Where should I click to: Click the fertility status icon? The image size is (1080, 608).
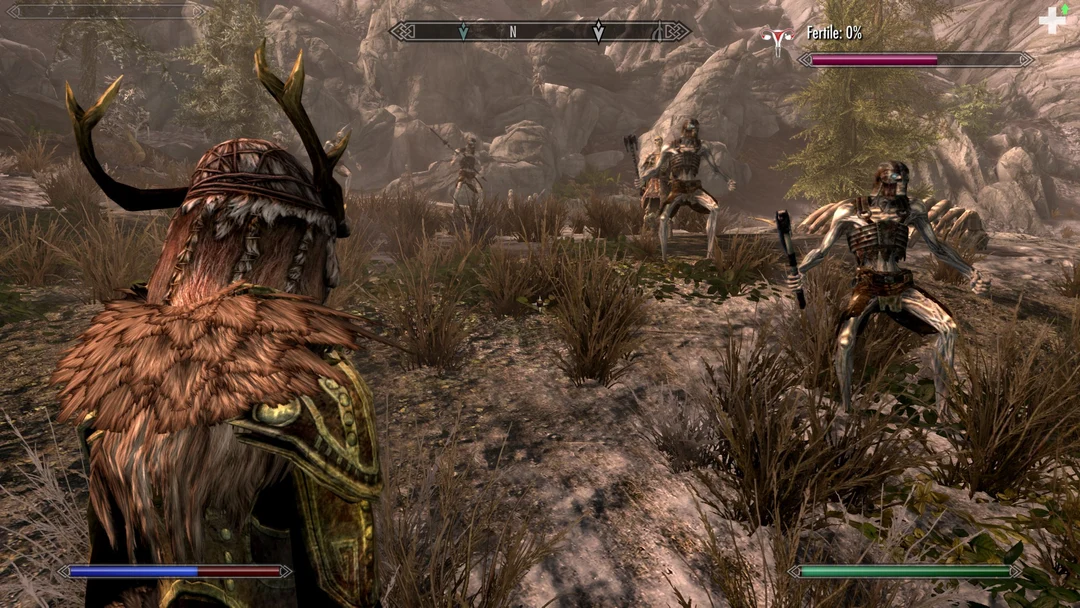(776, 39)
